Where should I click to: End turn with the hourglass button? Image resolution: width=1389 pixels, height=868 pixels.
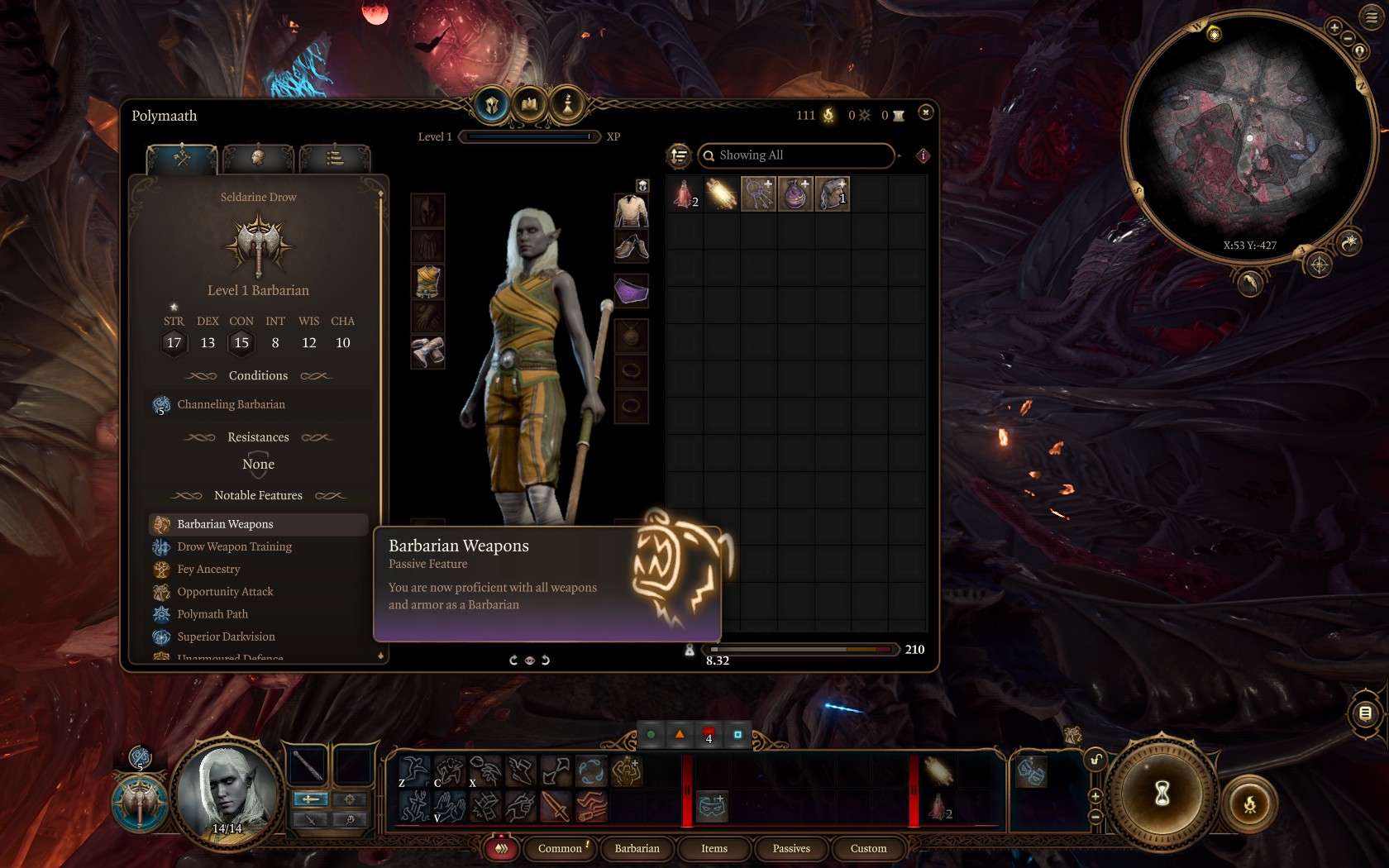click(x=1162, y=794)
